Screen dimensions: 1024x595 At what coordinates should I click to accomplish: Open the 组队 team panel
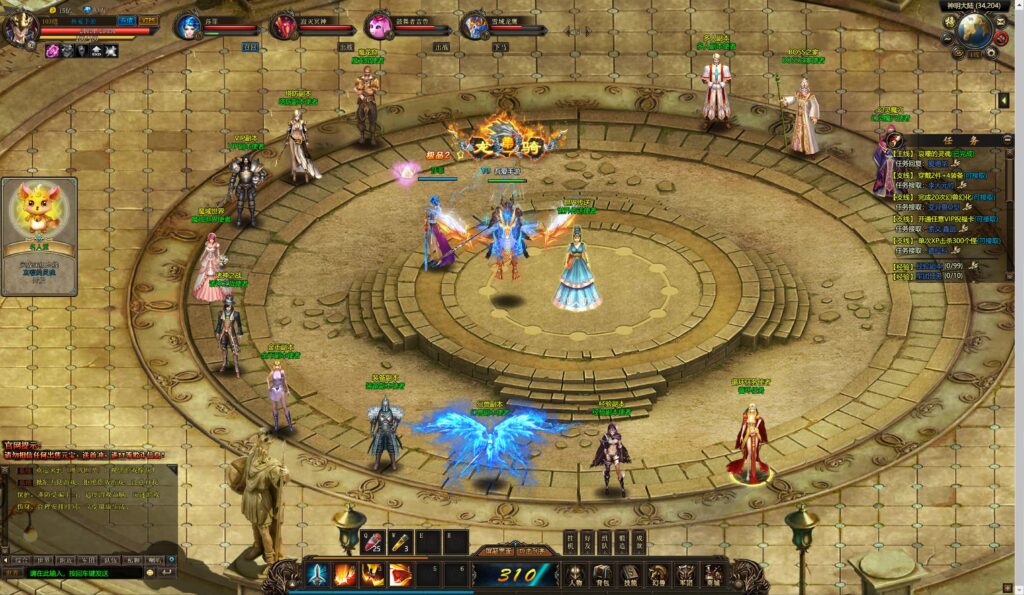coord(605,540)
